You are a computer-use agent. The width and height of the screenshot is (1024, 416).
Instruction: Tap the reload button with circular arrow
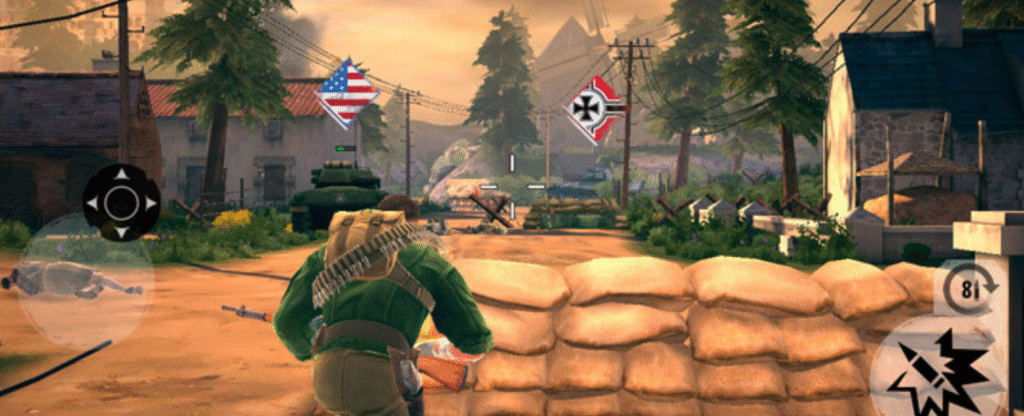(969, 288)
